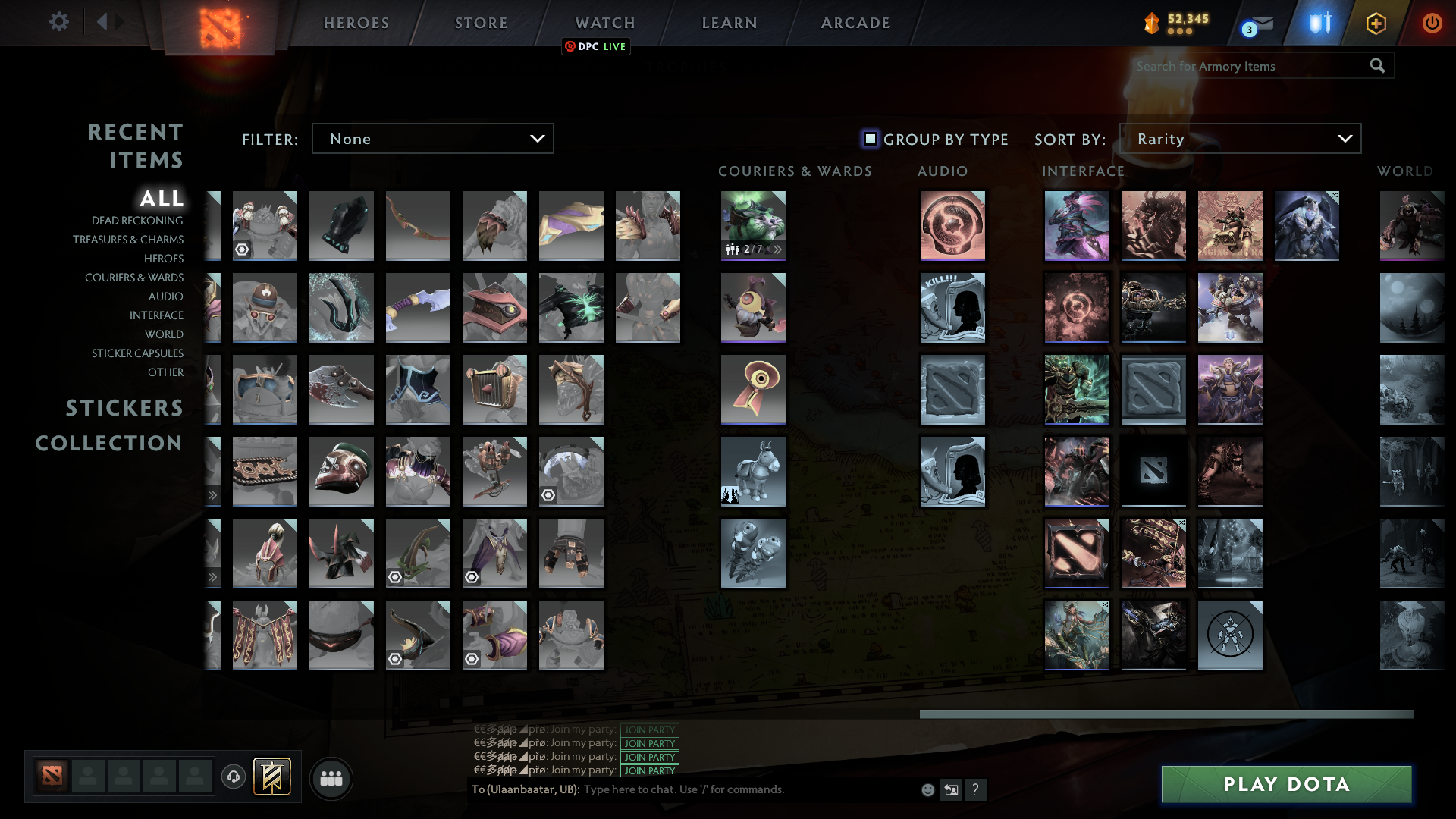Open the emoticon picker in the chat bar
This screenshot has width=1456, height=819.
coord(927,789)
